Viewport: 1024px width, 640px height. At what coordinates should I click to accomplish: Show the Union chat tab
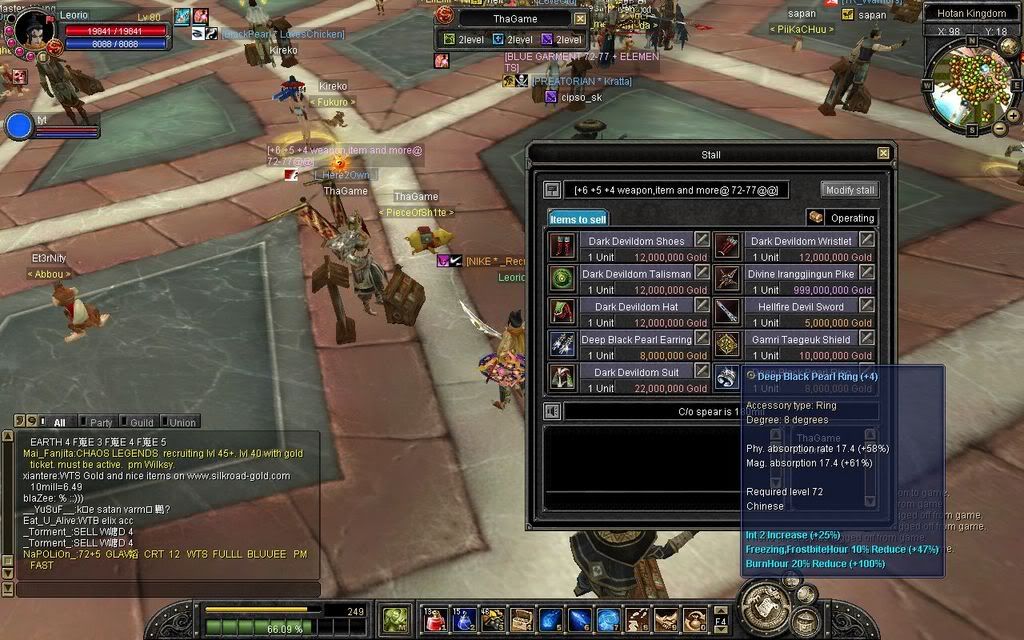pos(181,423)
